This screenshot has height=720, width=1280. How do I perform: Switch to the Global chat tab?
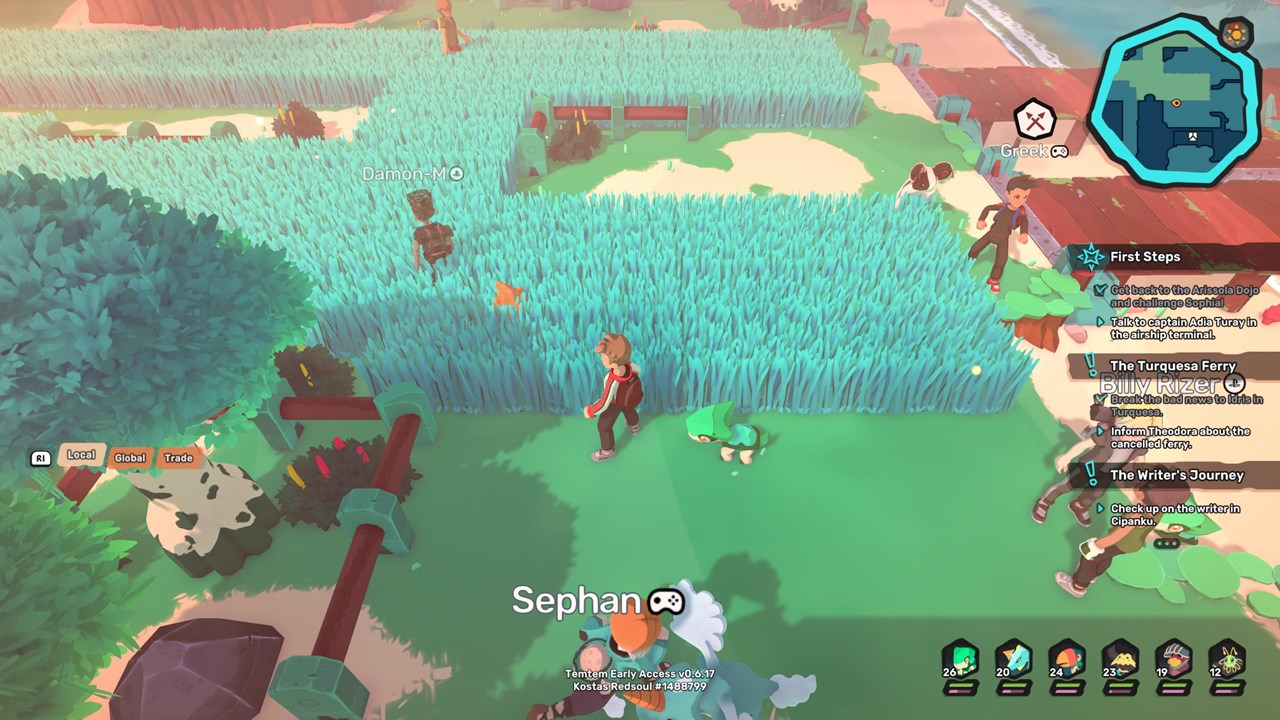coord(130,458)
